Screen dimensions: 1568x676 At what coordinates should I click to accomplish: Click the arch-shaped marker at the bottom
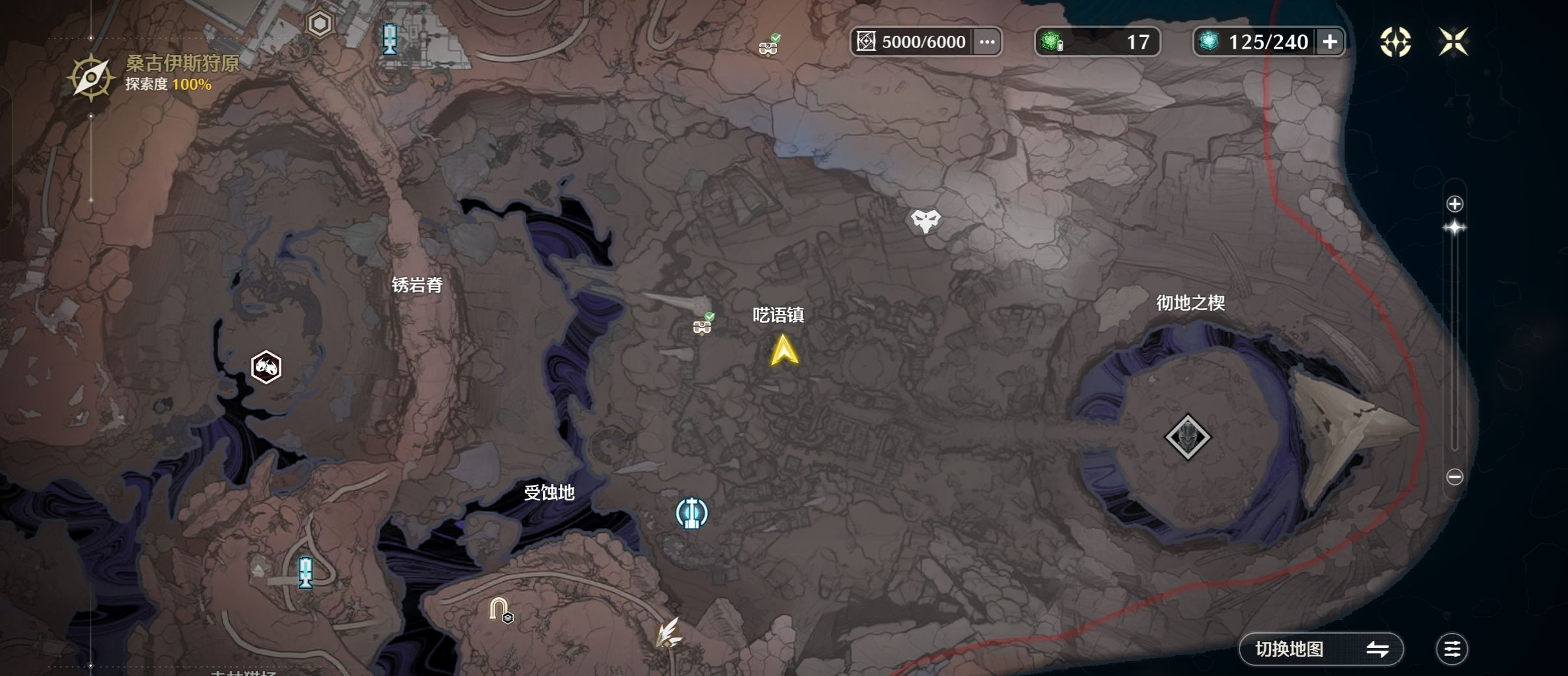[x=499, y=610]
